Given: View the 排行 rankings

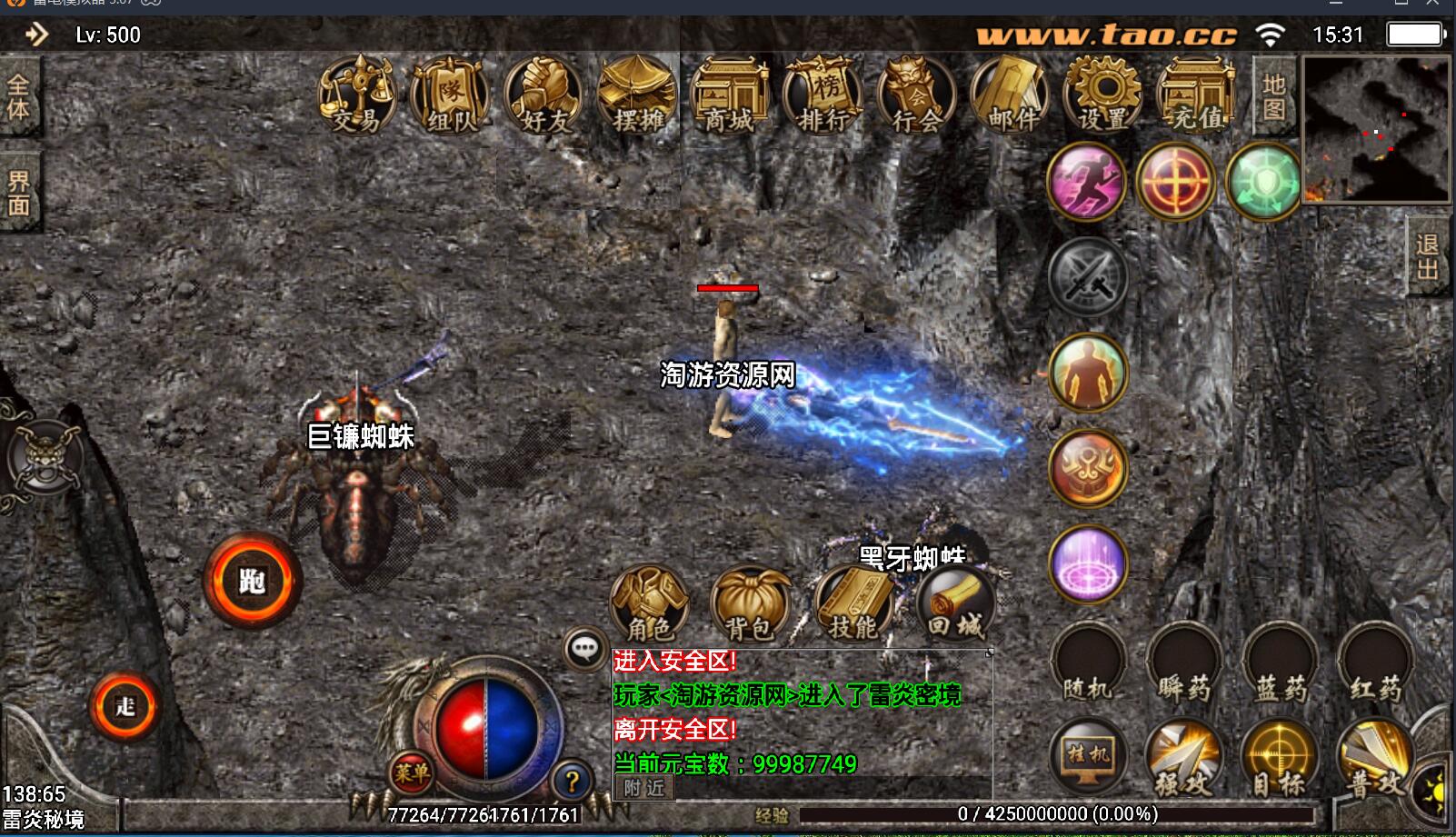Looking at the screenshot, I should pos(823,95).
